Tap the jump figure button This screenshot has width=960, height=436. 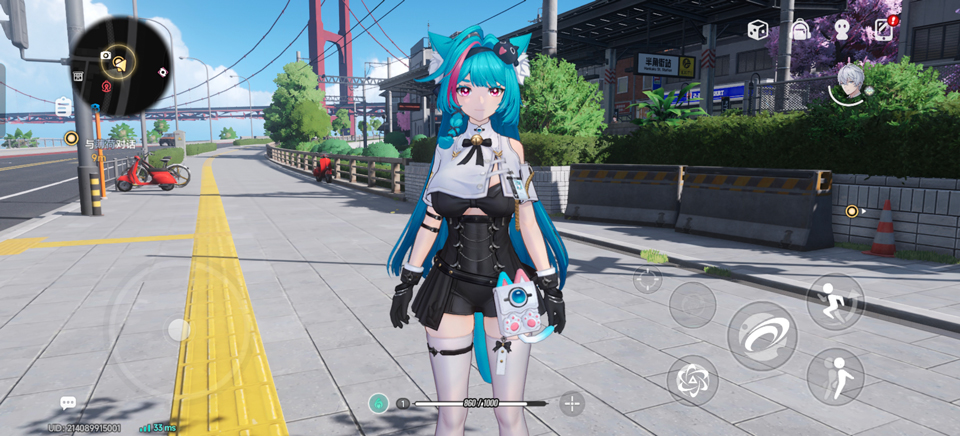click(835, 375)
